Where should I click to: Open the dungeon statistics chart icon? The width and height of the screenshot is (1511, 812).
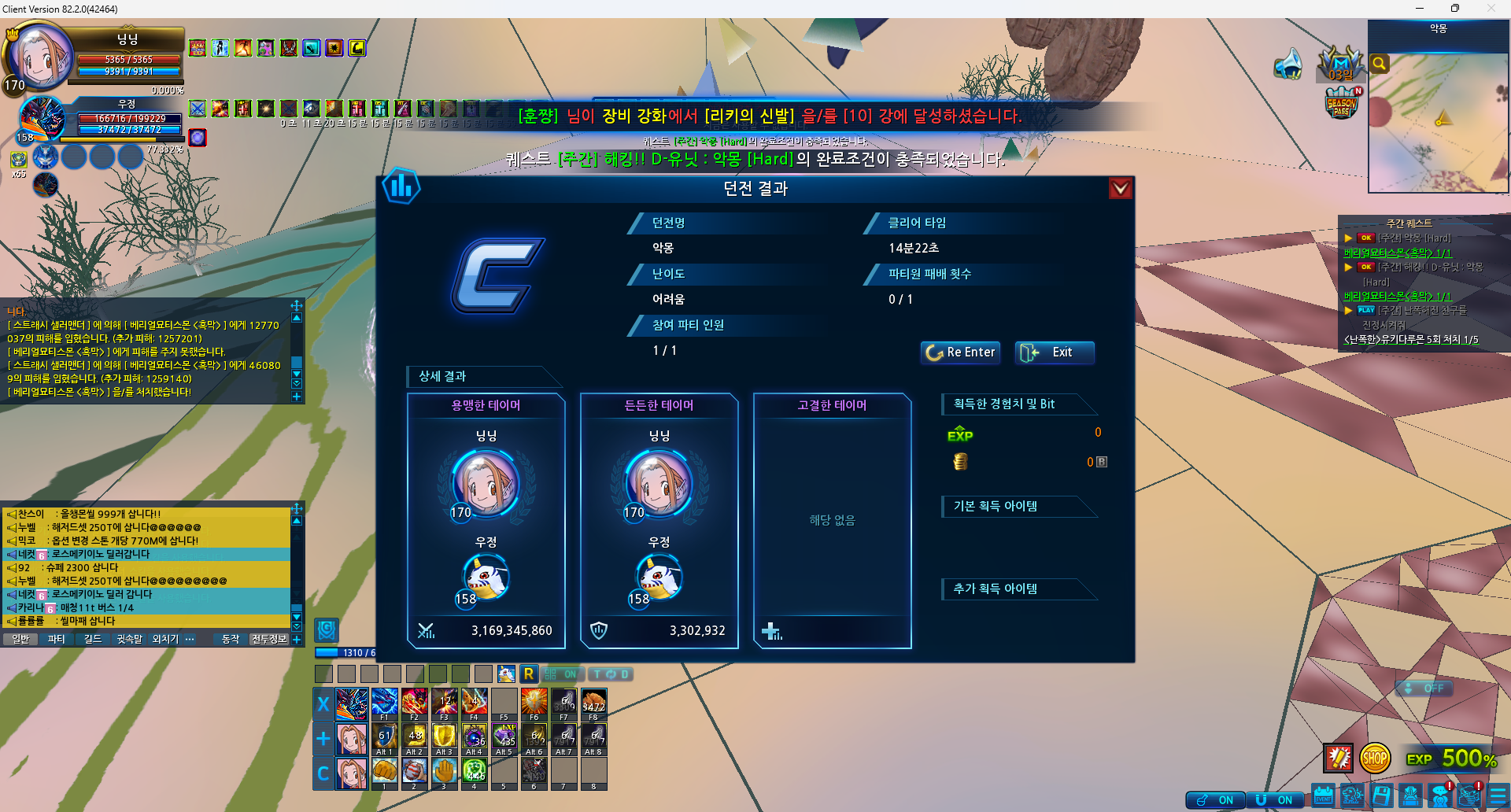coord(401,186)
